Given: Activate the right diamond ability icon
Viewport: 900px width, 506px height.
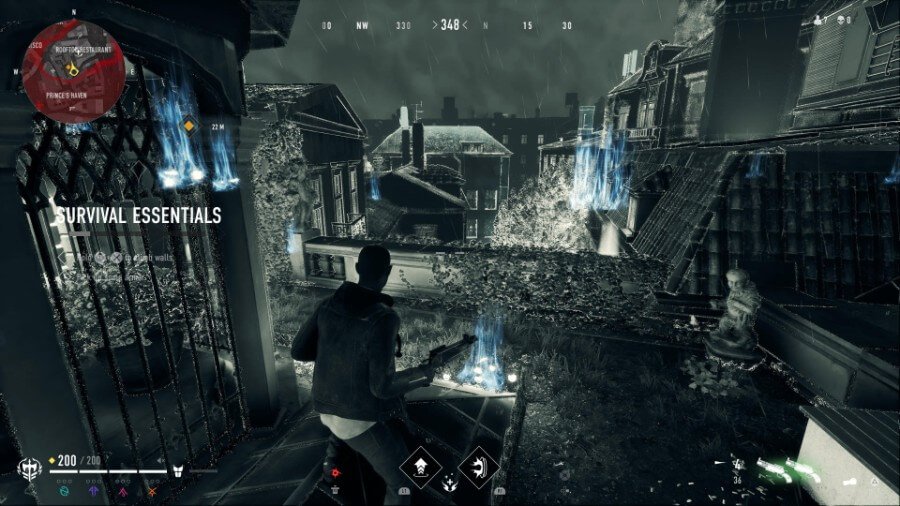Looking at the screenshot, I should (x=479, y=466).
